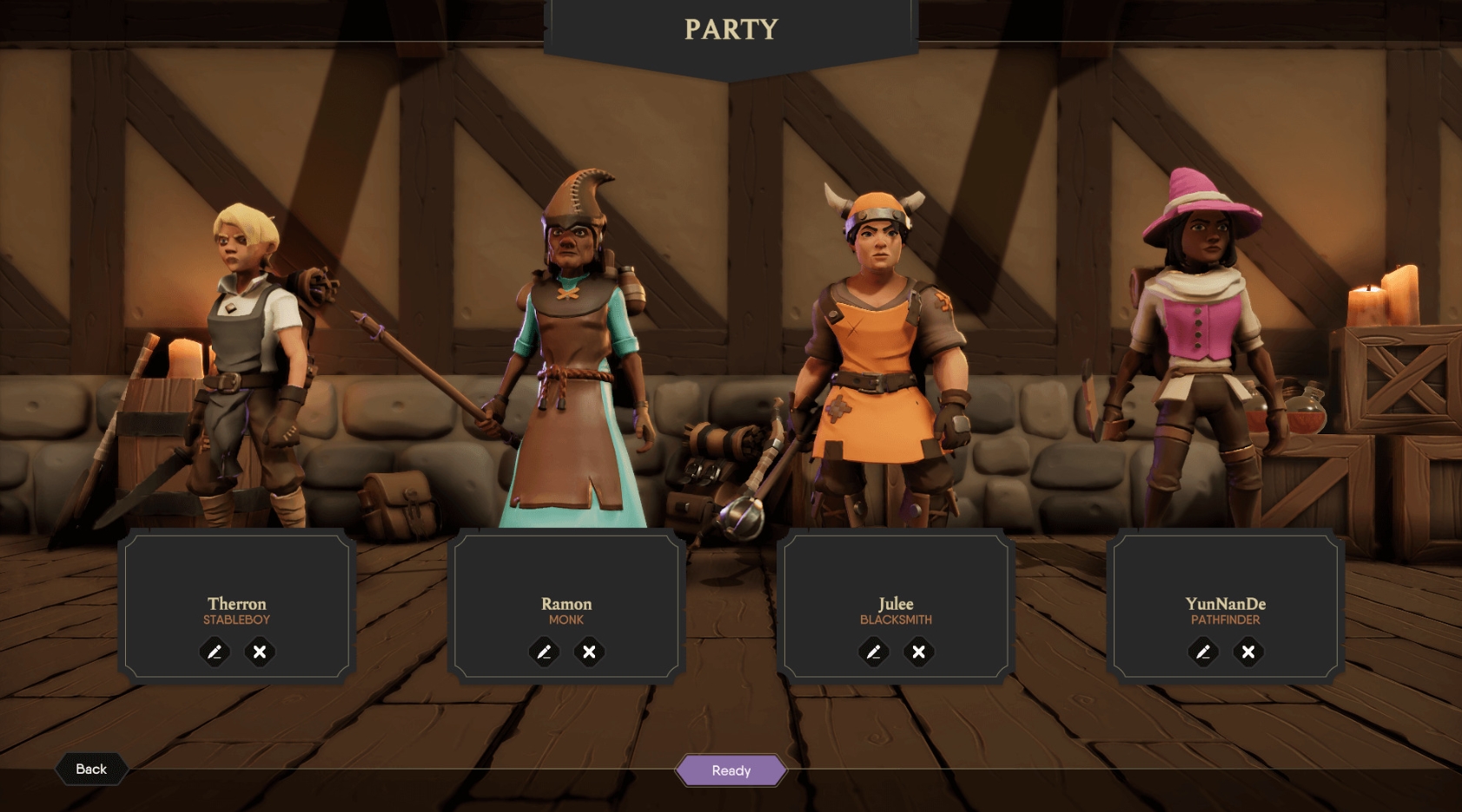Viewport: 1462px width, 812px height.
Task: Remove YunNanDe from the party
Action: coord(1248,651)
